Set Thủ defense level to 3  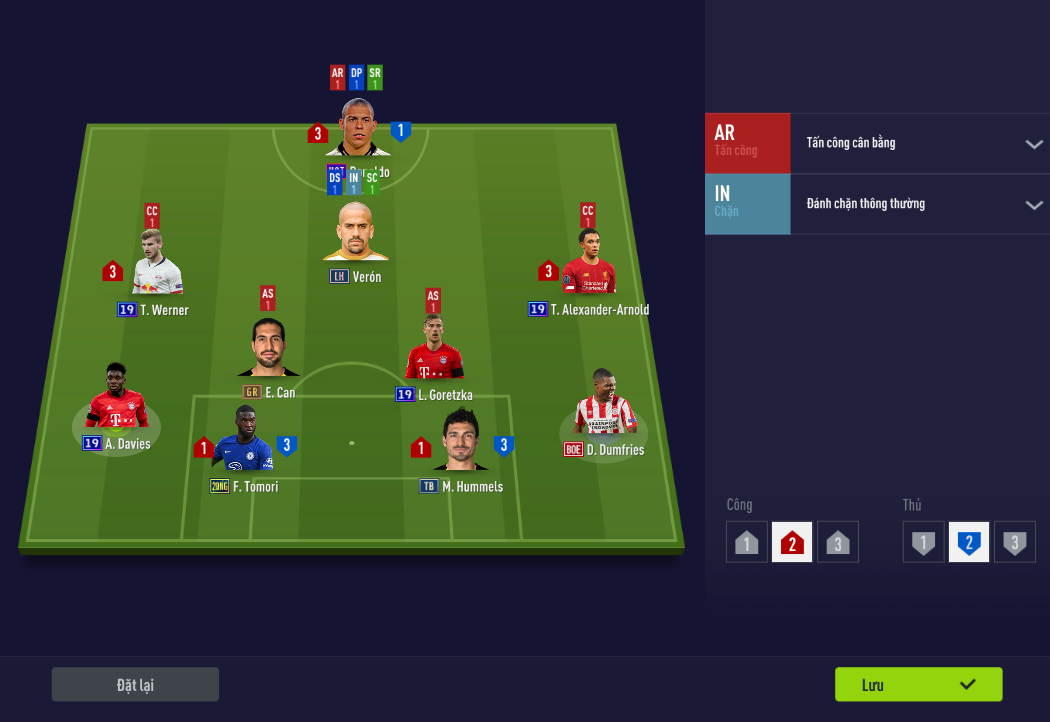[x=1014, y=543]
